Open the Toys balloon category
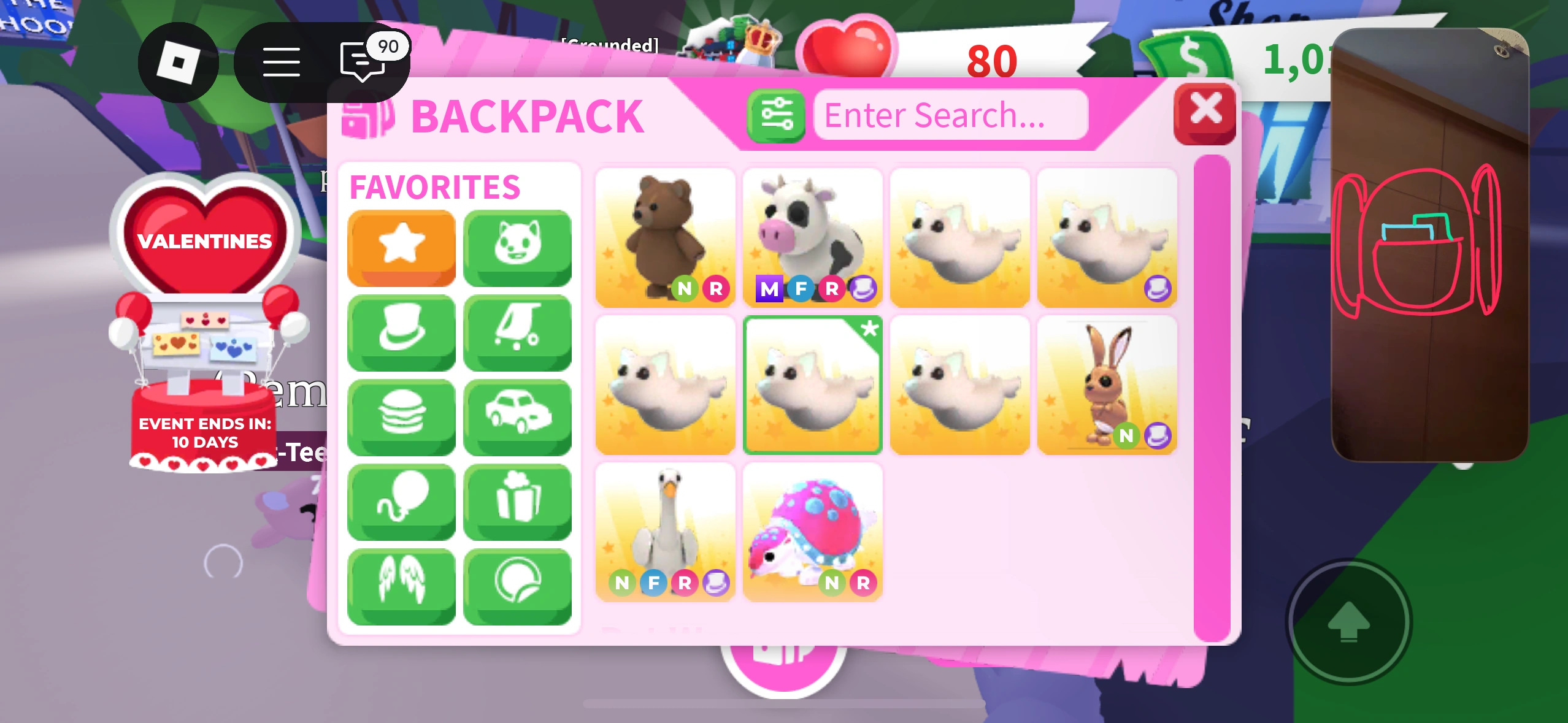Viewport: 1568px width, 723px height. [401, 502]
